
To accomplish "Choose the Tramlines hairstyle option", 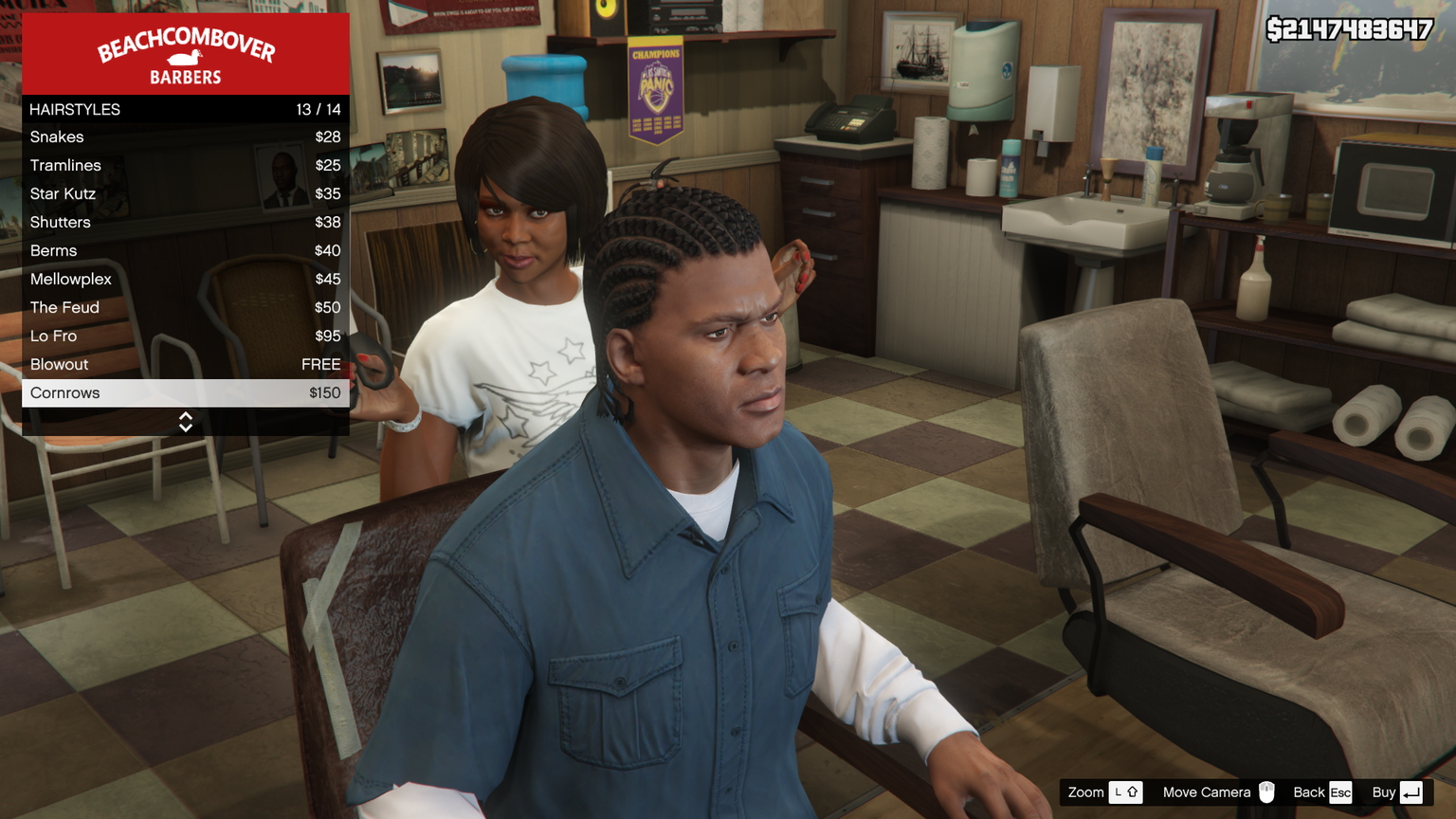I will pos(185,166).
